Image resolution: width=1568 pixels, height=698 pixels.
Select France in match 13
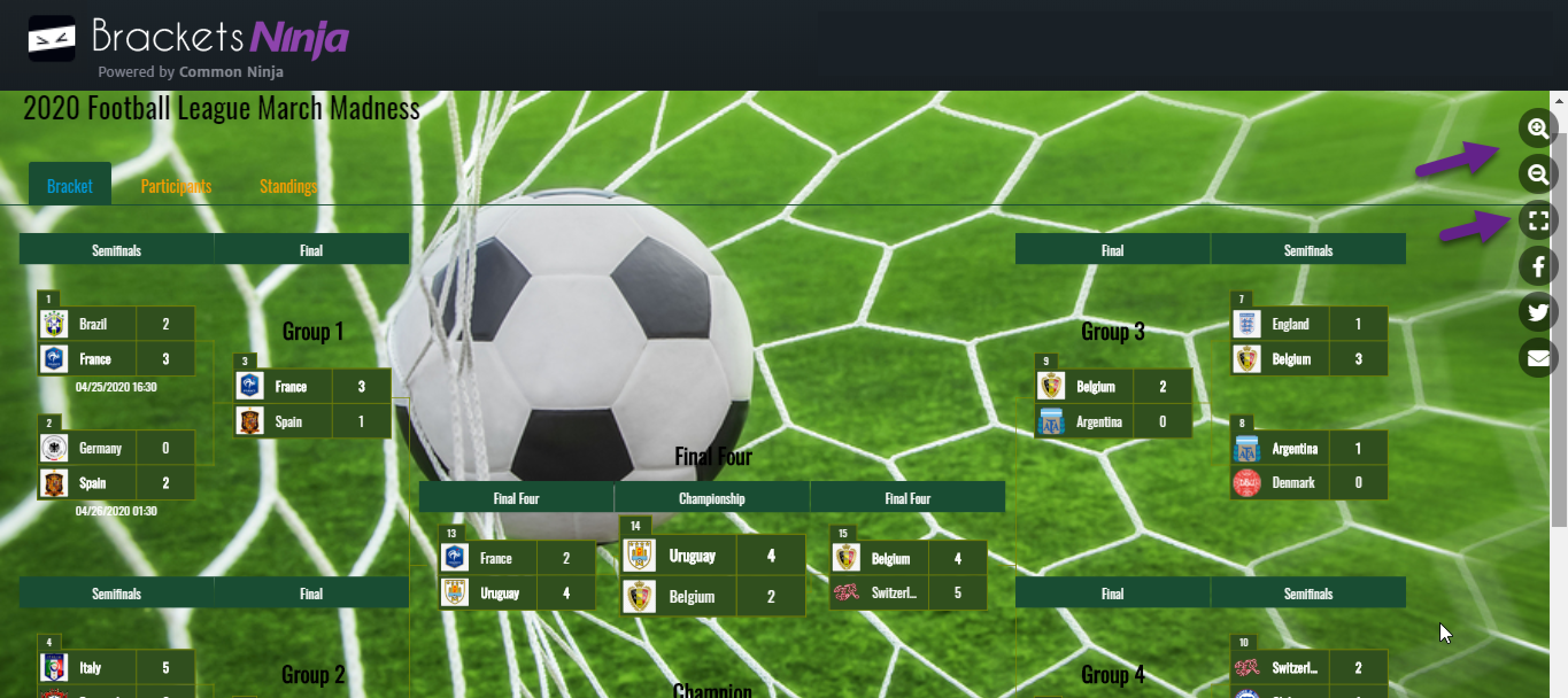496,558
